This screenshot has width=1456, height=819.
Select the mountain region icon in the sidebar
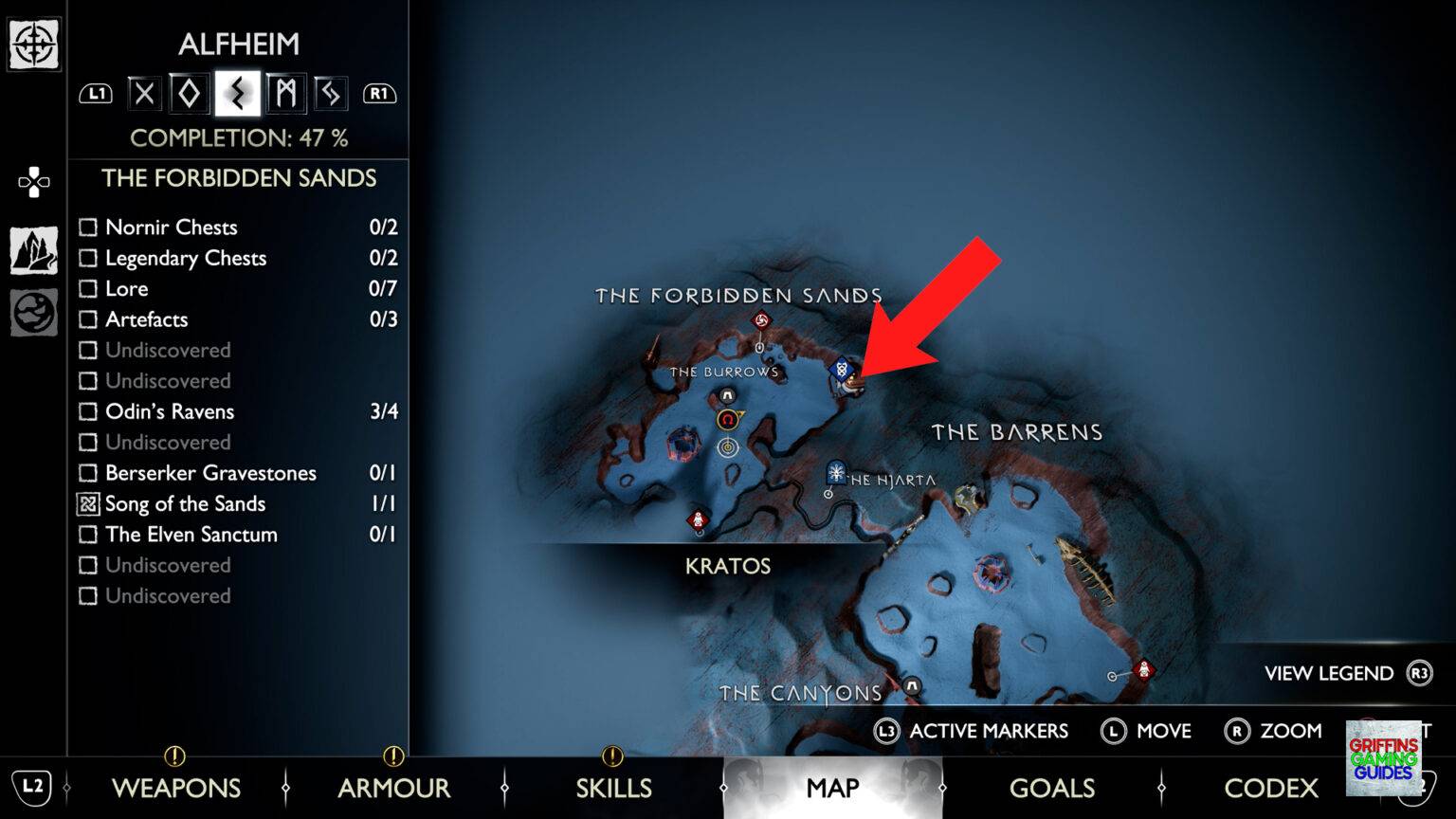click(x=32, y=248)
